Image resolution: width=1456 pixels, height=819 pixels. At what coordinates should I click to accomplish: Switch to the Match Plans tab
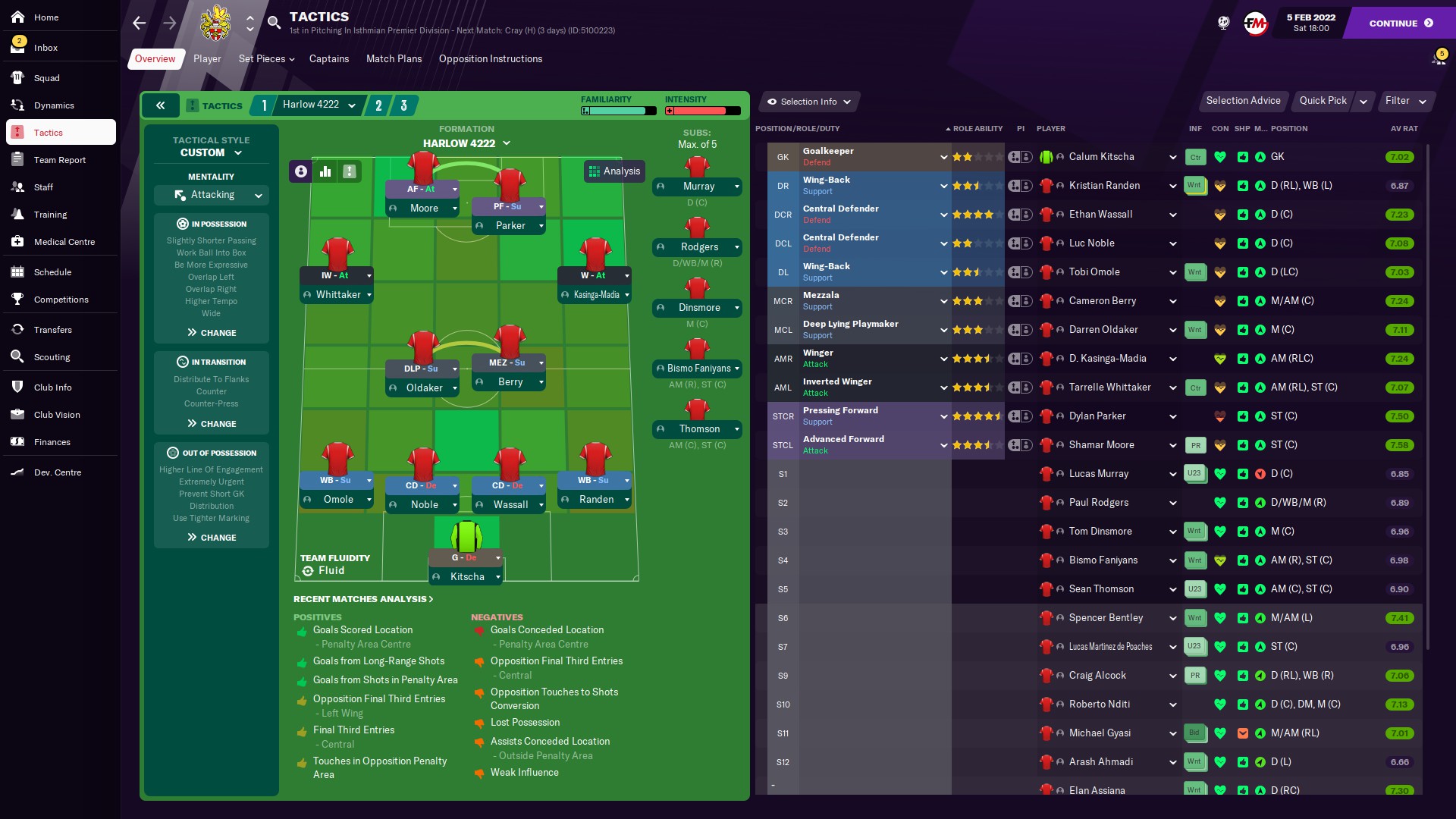(394, 59)
